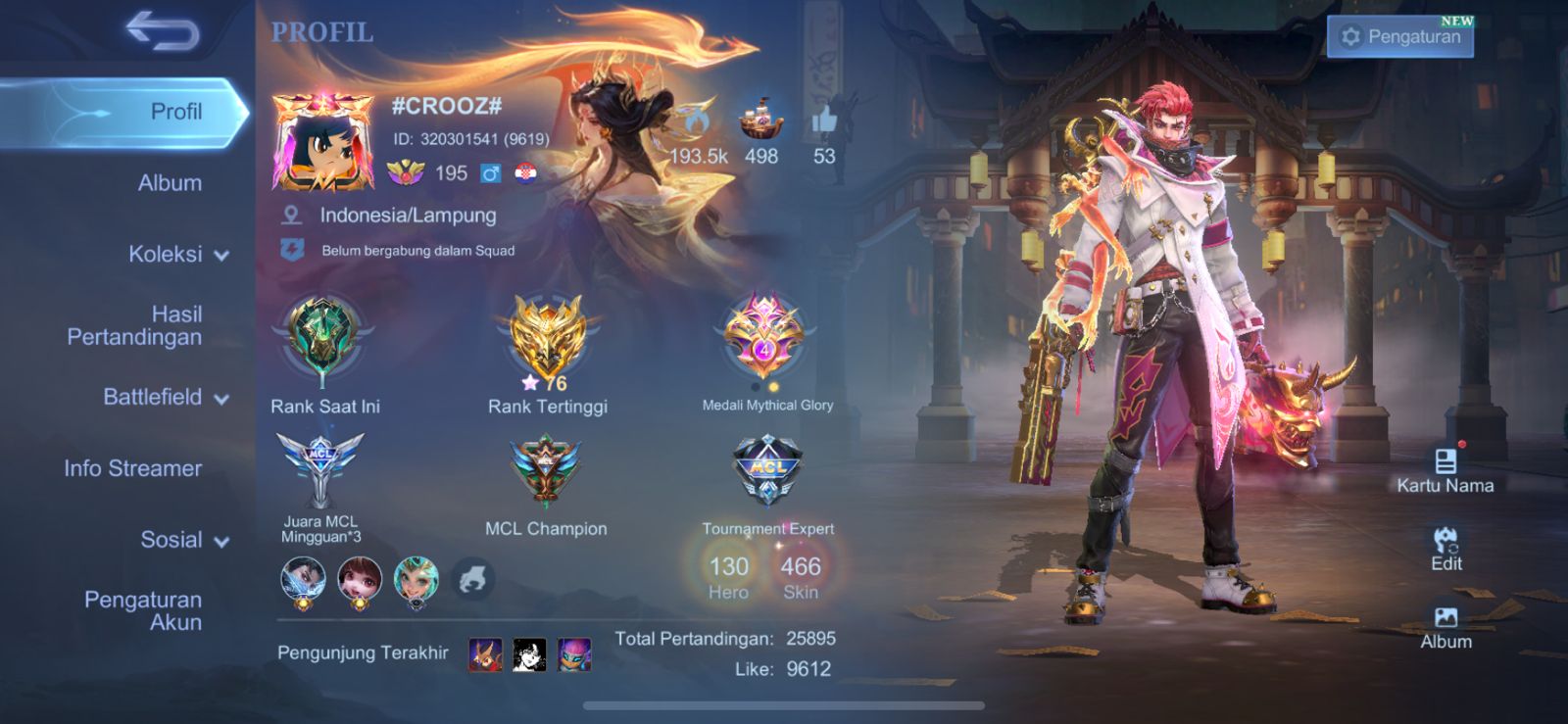The height and width of the screenshot is (724, 1568).
Task: Open the Kartu Nama name card
Action: (x=1445, y=469)
